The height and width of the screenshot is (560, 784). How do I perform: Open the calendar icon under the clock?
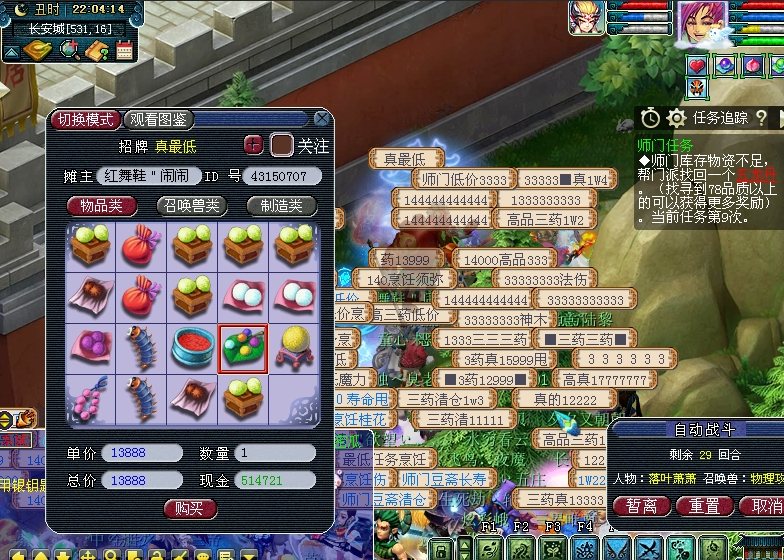click(x=124, y=49)
